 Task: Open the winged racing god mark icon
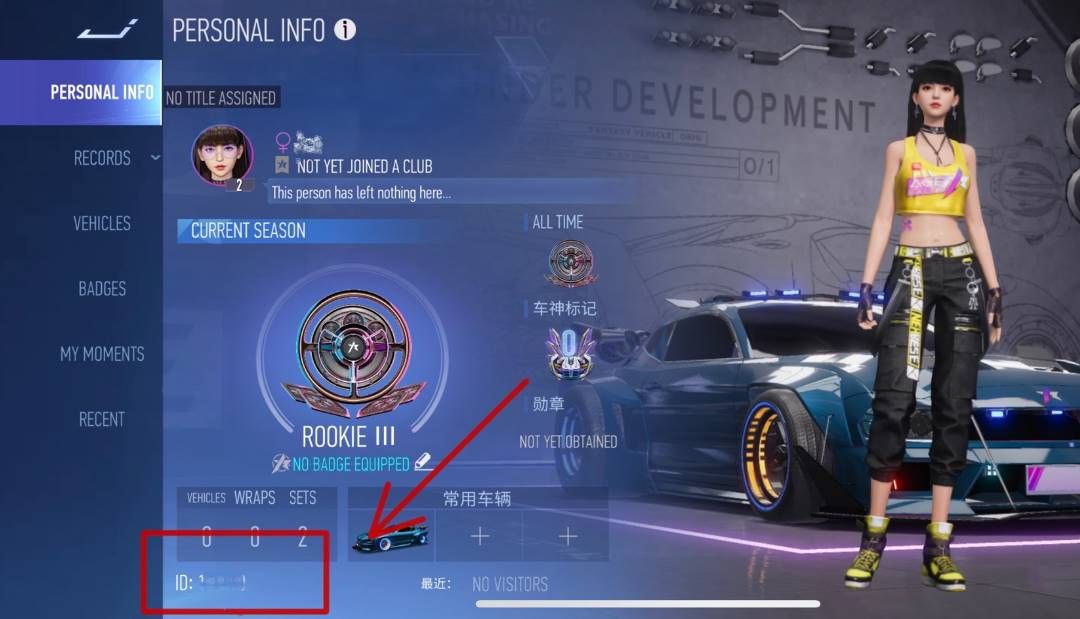pyautogui.click(x=571, y=352)
